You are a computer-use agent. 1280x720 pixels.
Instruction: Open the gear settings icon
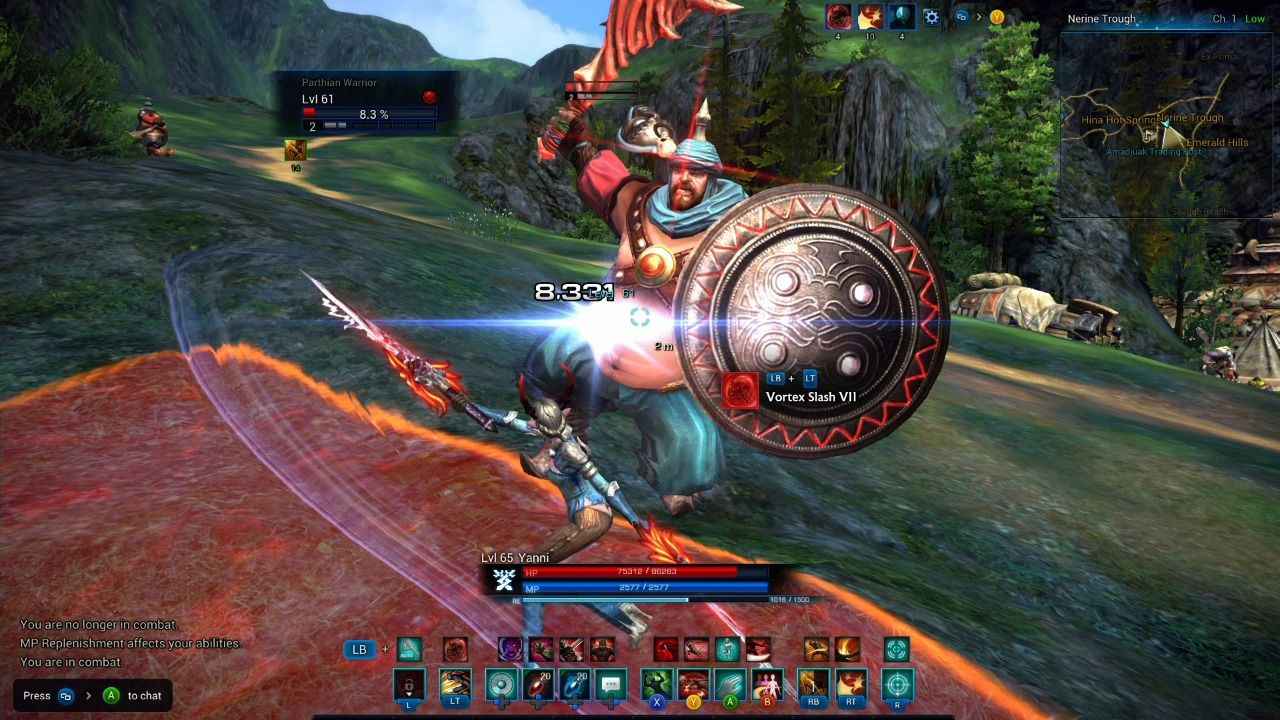(x=931, y=17)
